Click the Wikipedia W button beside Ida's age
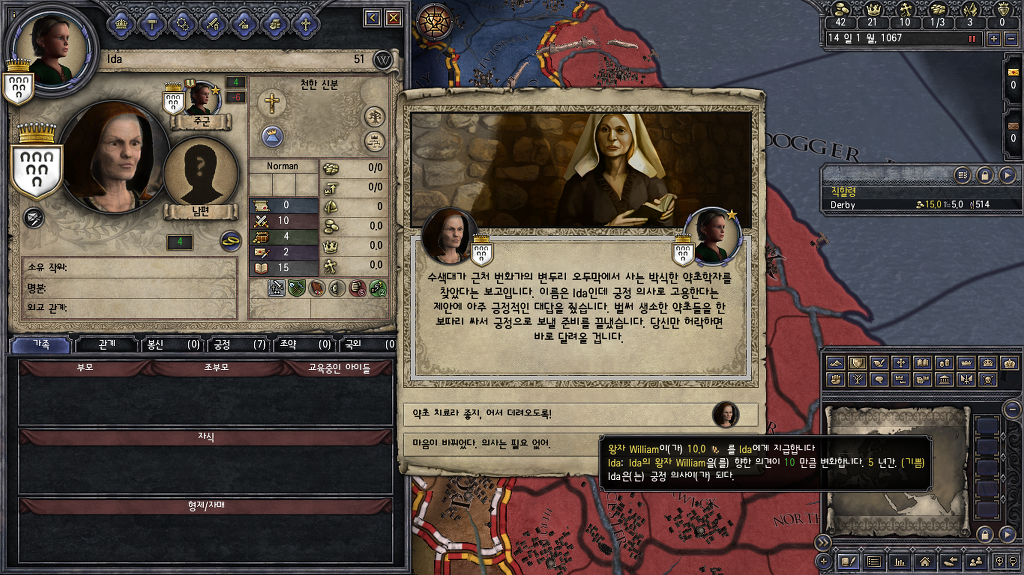 coord(382,60)
